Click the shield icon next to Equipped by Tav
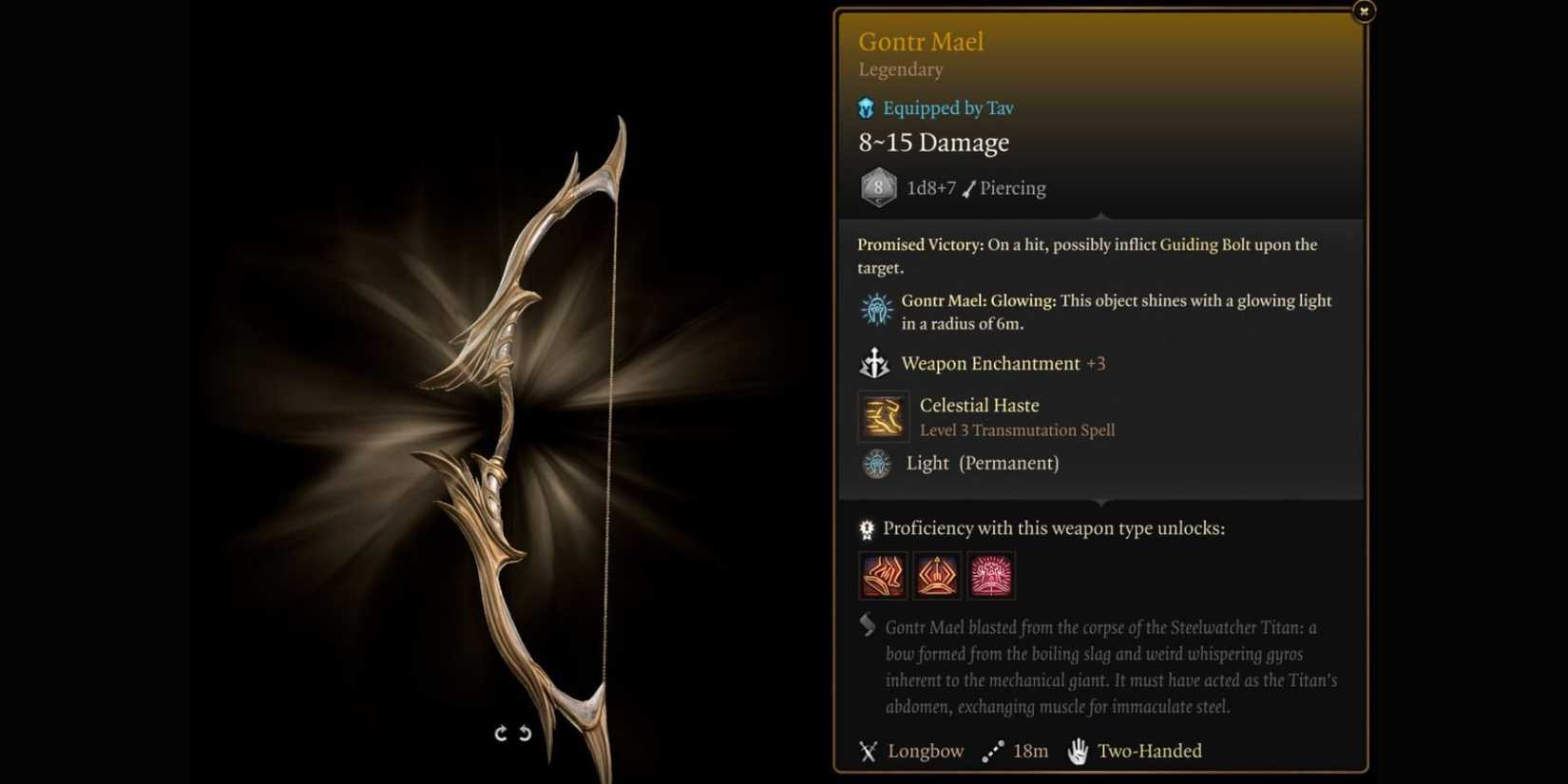1568x784 pixels. [865, 107]
